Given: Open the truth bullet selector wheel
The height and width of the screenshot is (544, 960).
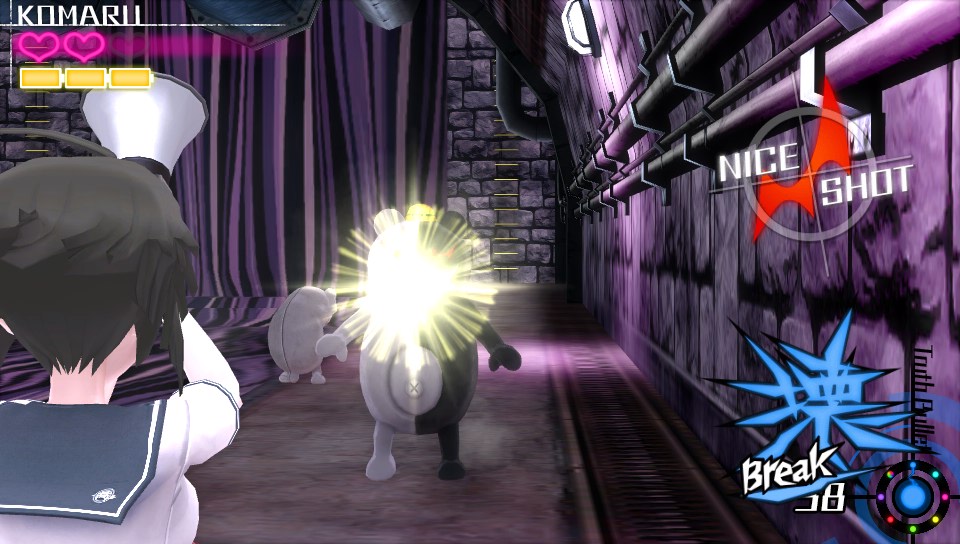Looking at the screenshot, I should [x=909, y=500].
